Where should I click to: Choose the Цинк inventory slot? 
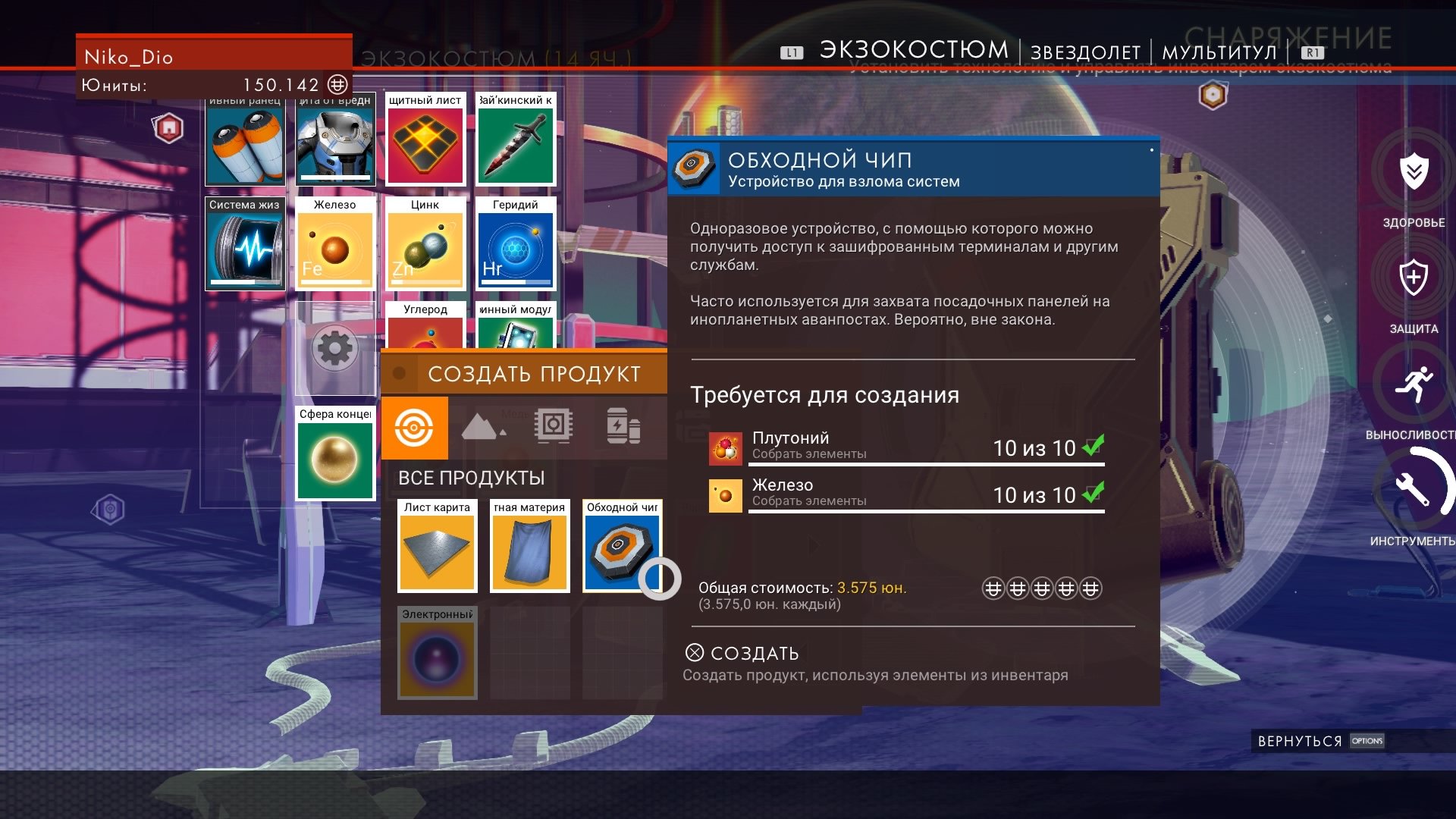coord(425,244)
